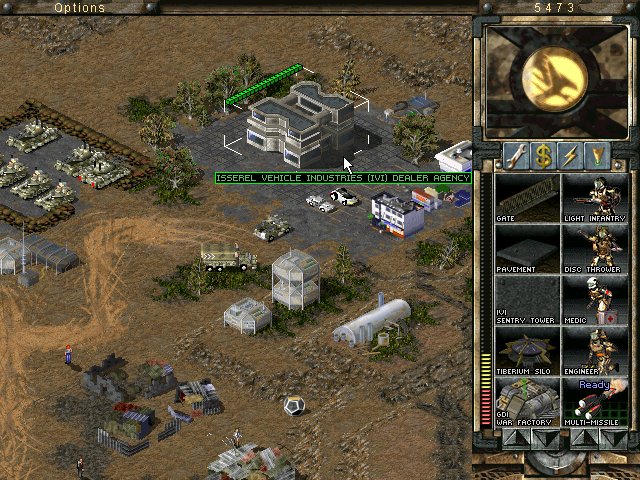
Task: Queue the Pavement structure
Action: pyautogui.click(x=527, y=248)
